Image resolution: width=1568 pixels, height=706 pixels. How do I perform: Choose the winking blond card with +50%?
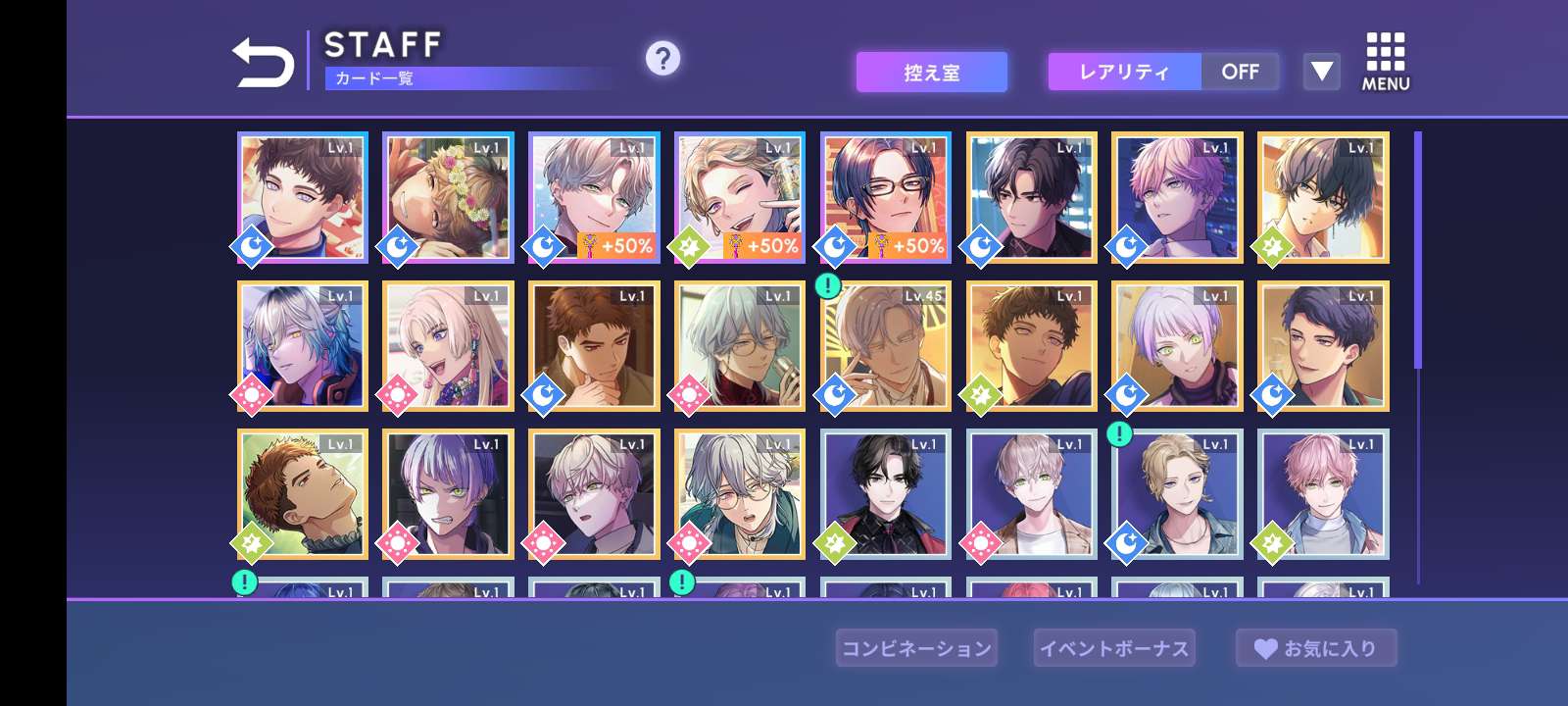(739, 197)
